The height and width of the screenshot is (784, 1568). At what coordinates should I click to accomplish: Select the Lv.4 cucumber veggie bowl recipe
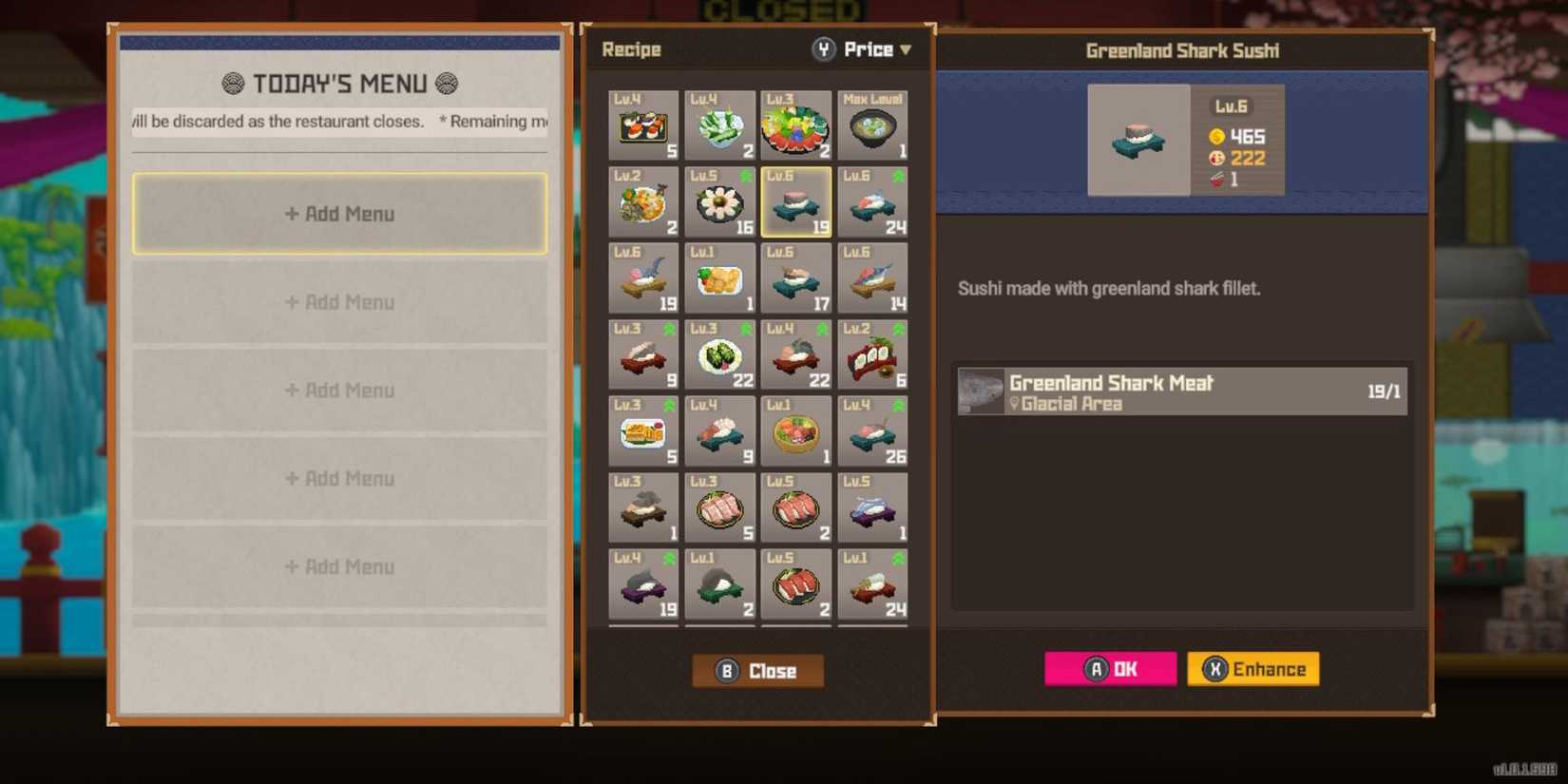[719, 124]
